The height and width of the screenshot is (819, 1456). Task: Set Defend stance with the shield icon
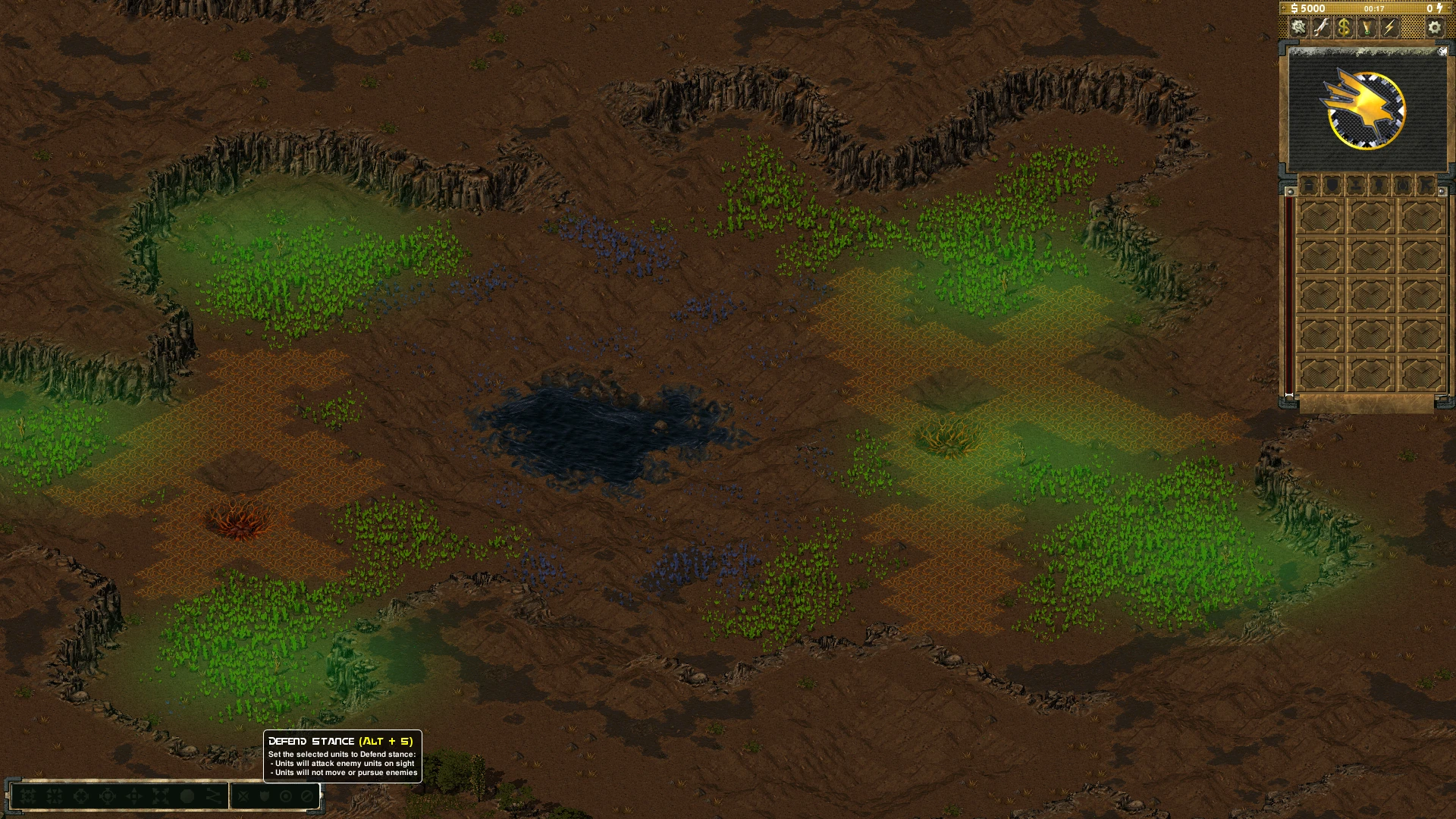pyautogui.click(x=265, y=796)
